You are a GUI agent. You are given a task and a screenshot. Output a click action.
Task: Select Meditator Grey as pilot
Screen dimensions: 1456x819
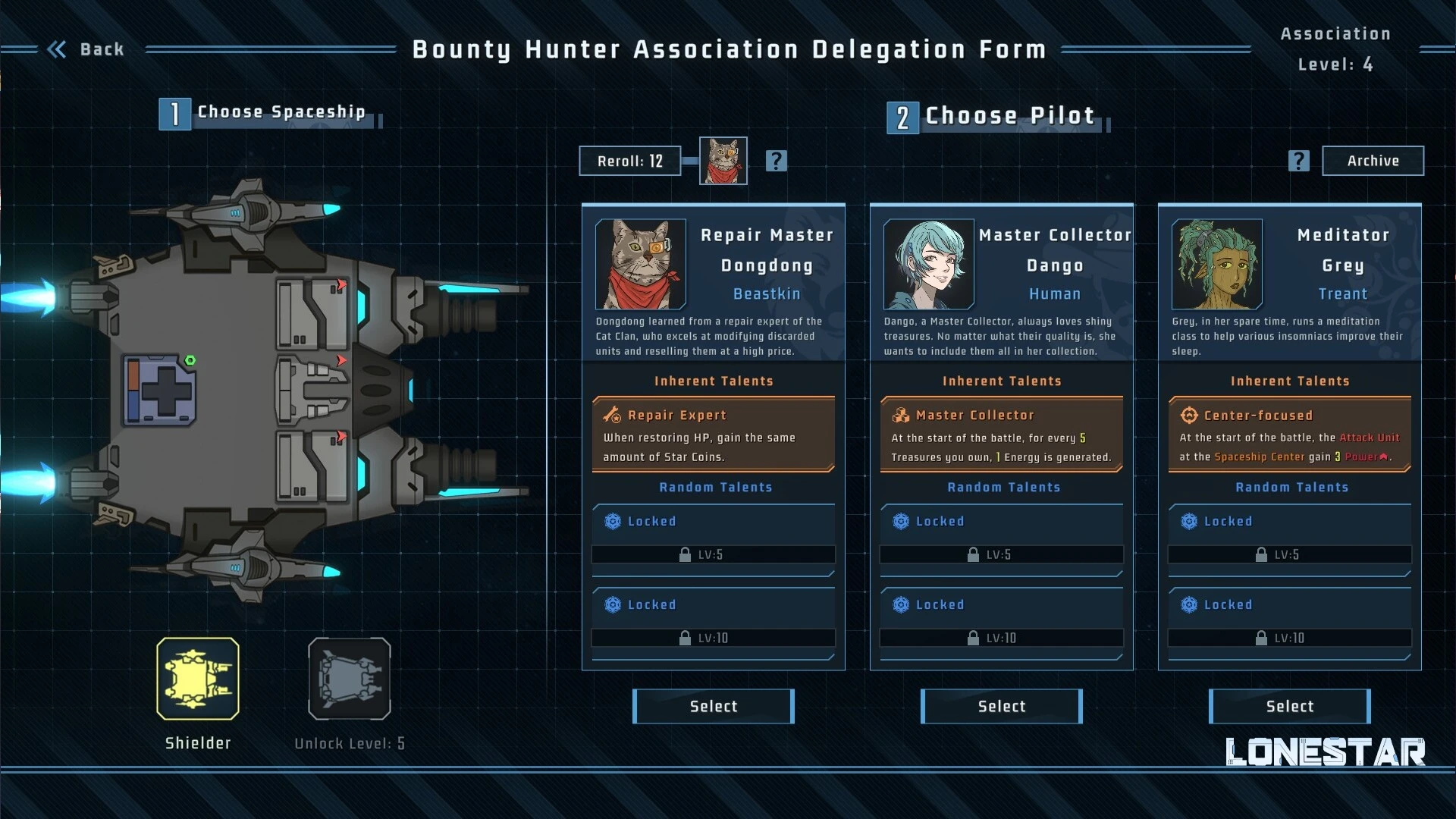pos(1289,706)
